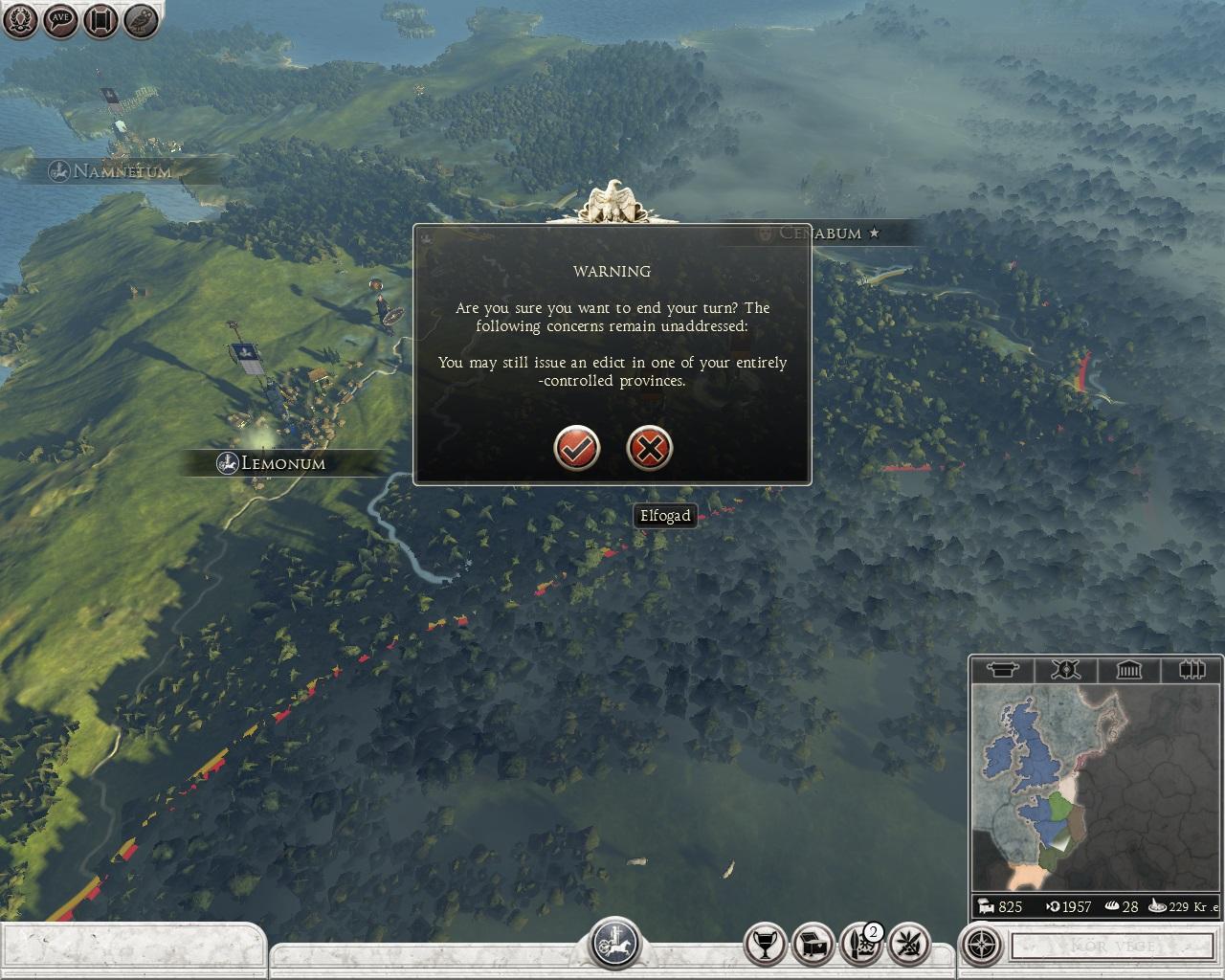Open the trophy cup objectives button

[x=766, y=946]
